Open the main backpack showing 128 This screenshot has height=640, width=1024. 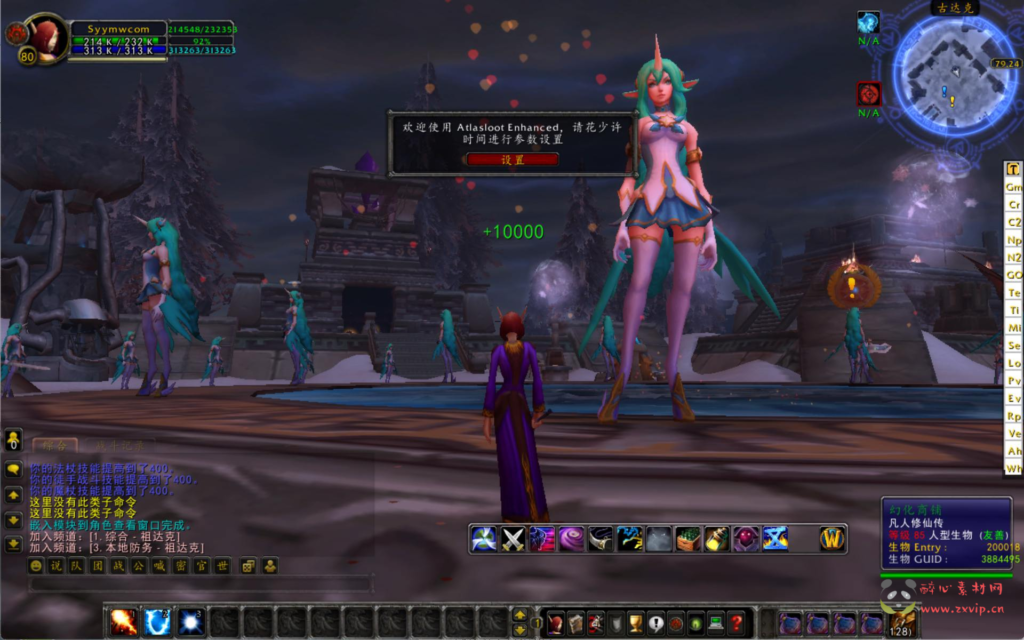[x=902, y=622]
